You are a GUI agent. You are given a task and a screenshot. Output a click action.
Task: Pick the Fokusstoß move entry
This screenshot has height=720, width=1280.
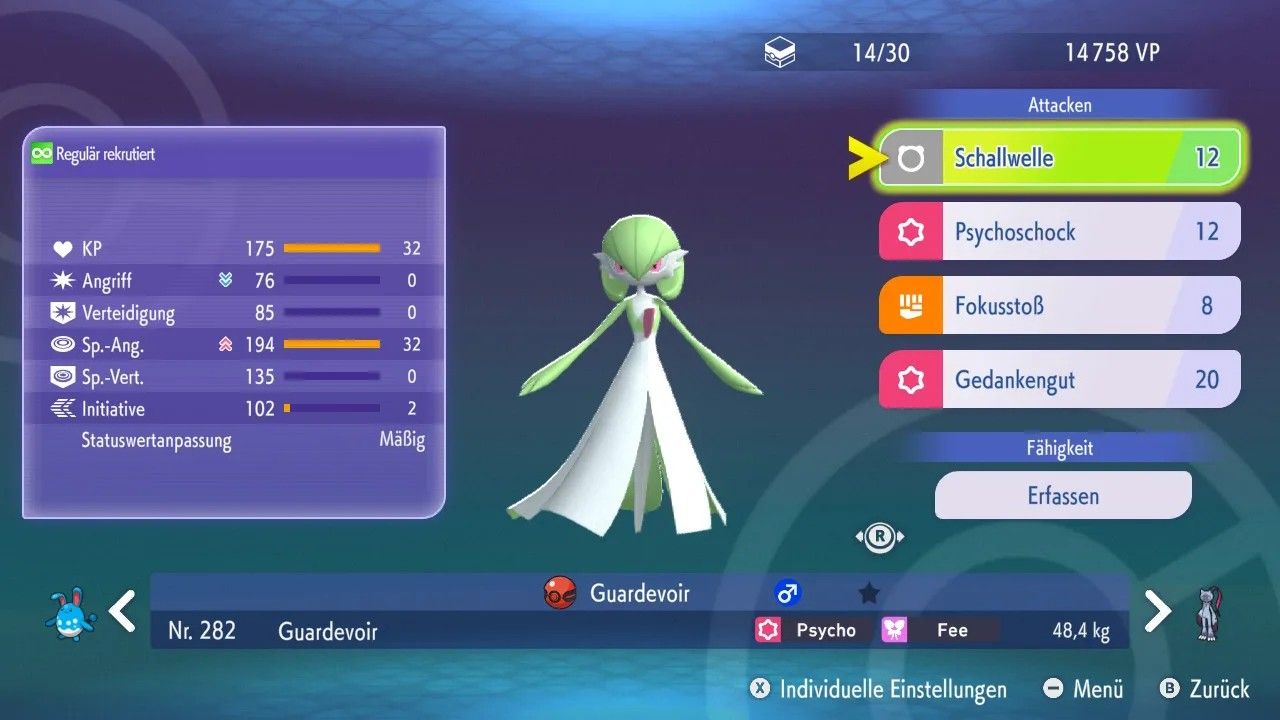click(1059, 305)
